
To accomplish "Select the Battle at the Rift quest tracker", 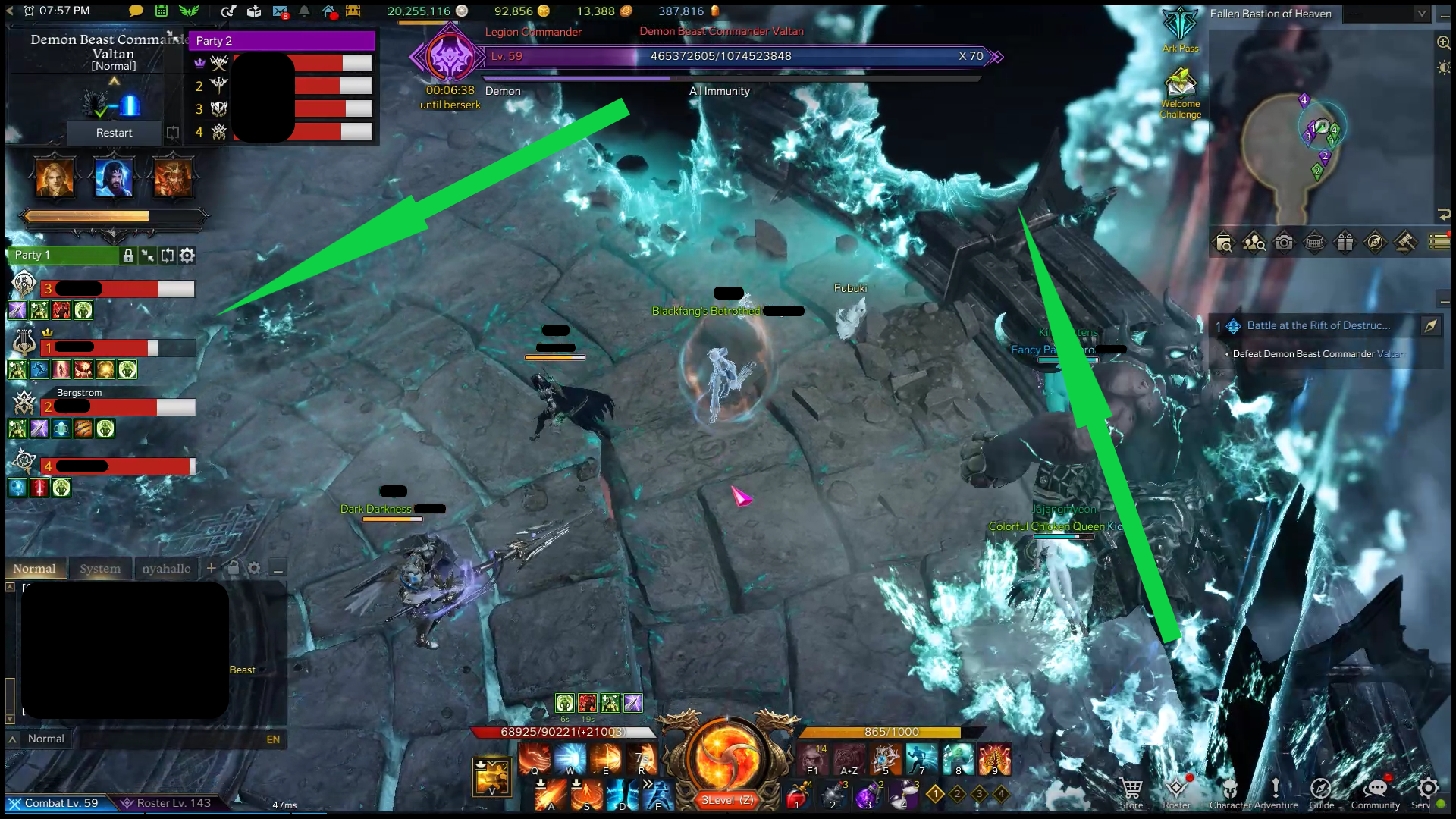I will (1318, 326).
